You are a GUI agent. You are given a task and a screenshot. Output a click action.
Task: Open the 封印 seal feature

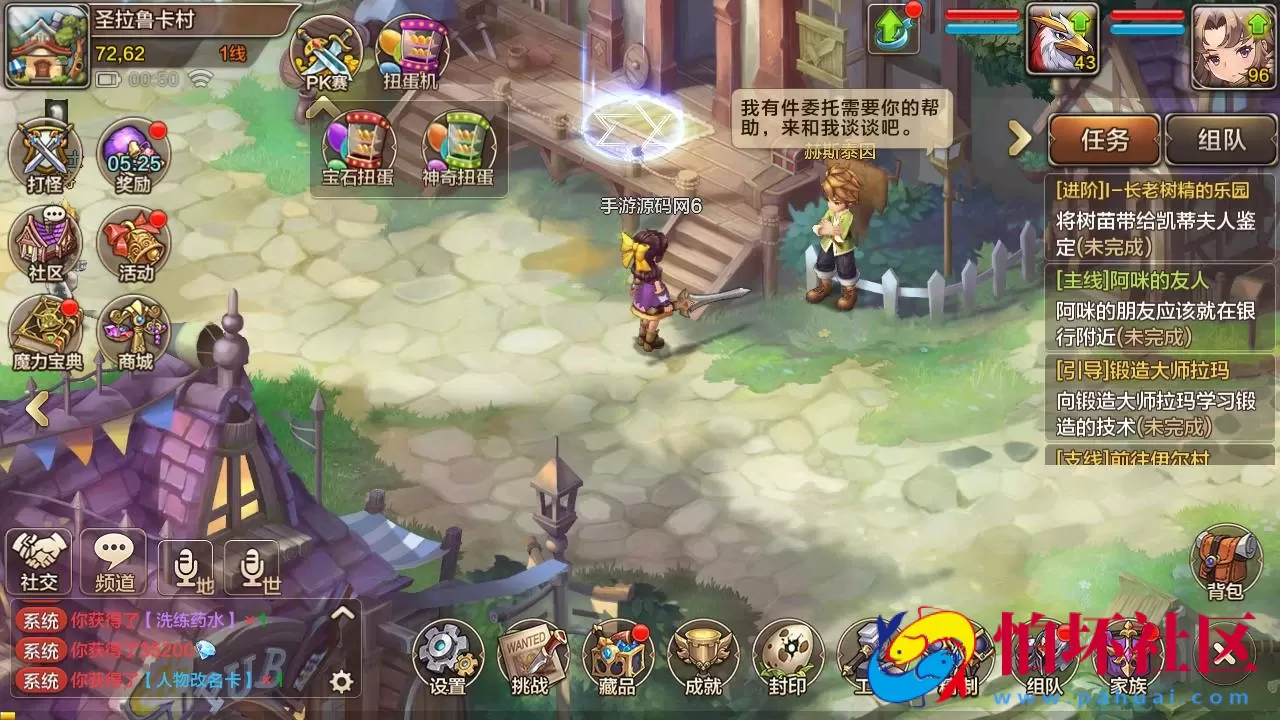click(786, 655)
